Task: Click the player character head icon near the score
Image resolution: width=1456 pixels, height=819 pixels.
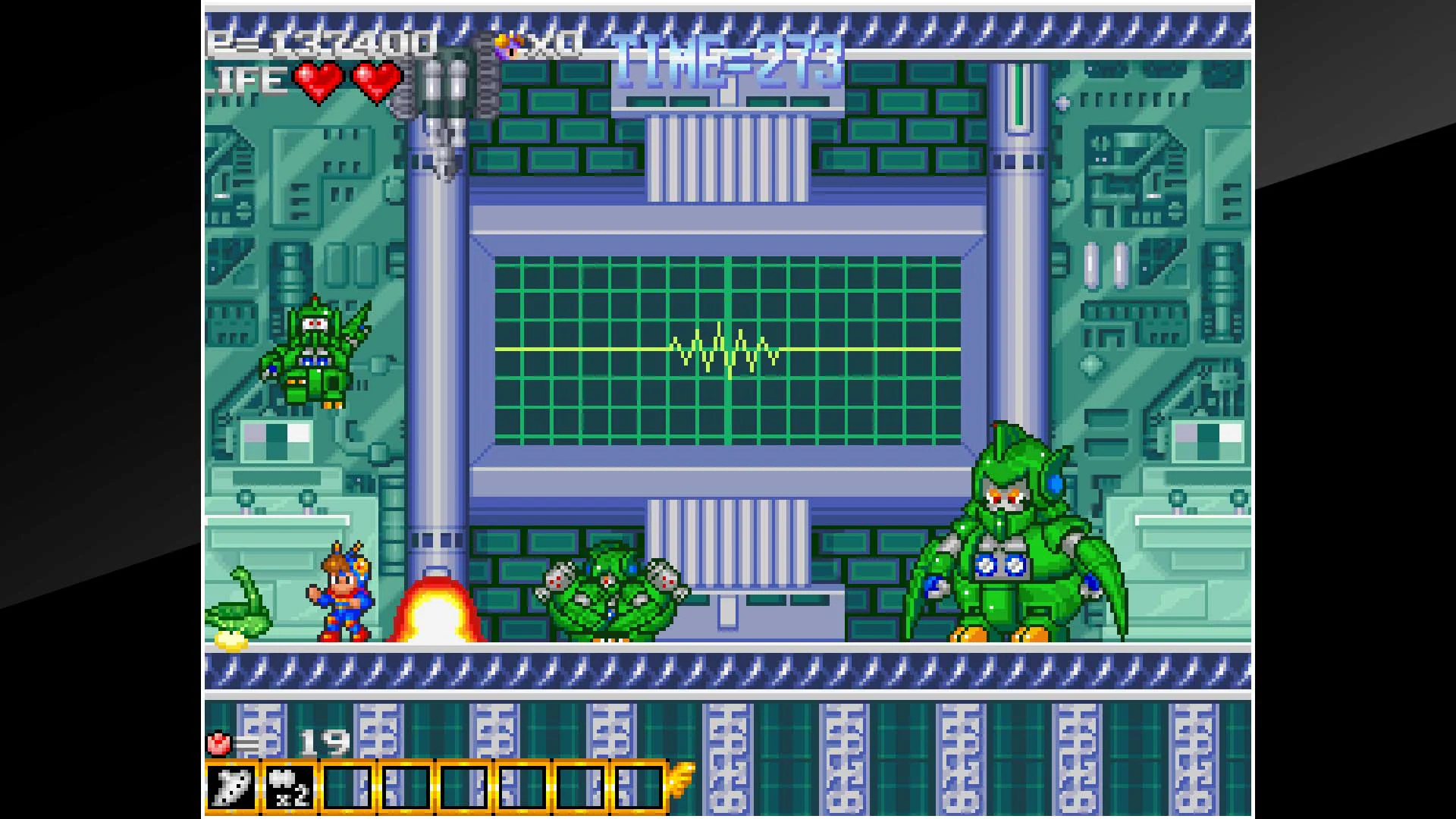Action: 507,43
